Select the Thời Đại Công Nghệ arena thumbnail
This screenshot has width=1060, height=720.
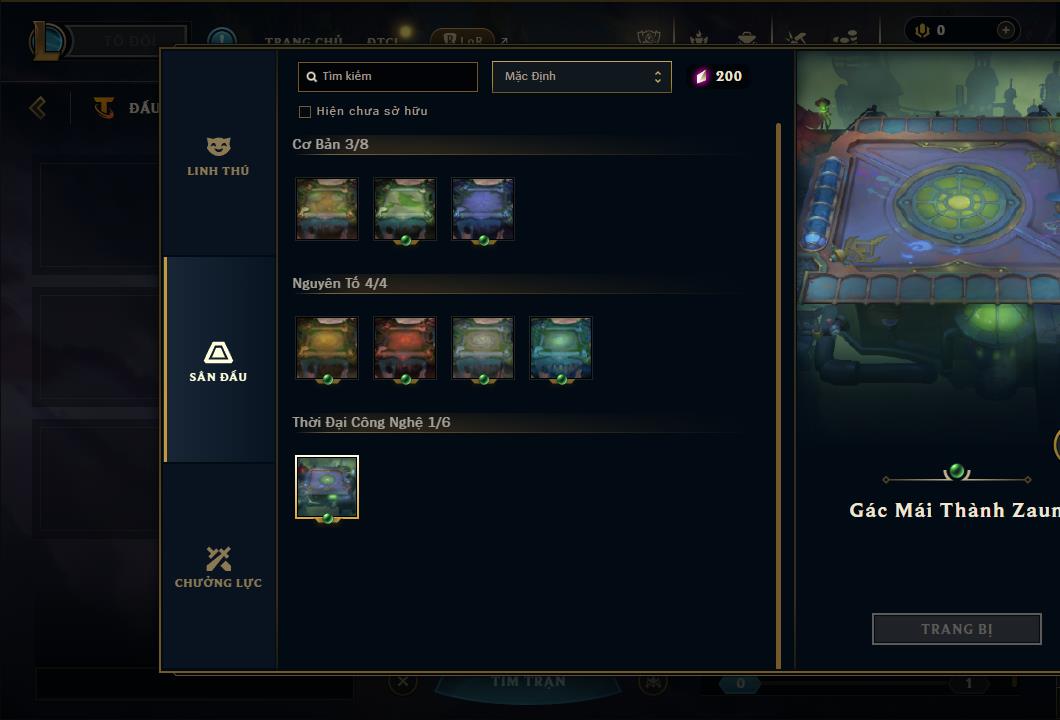[x=327, y=487]
